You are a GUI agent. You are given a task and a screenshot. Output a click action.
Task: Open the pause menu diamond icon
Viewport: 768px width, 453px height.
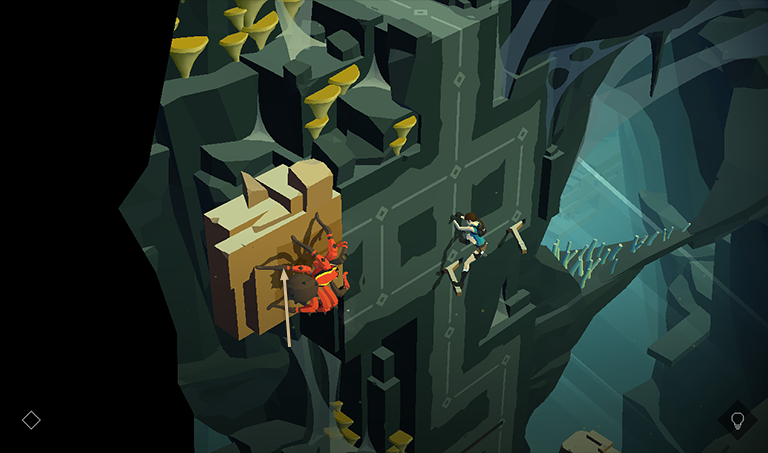[x=31, y=420]
